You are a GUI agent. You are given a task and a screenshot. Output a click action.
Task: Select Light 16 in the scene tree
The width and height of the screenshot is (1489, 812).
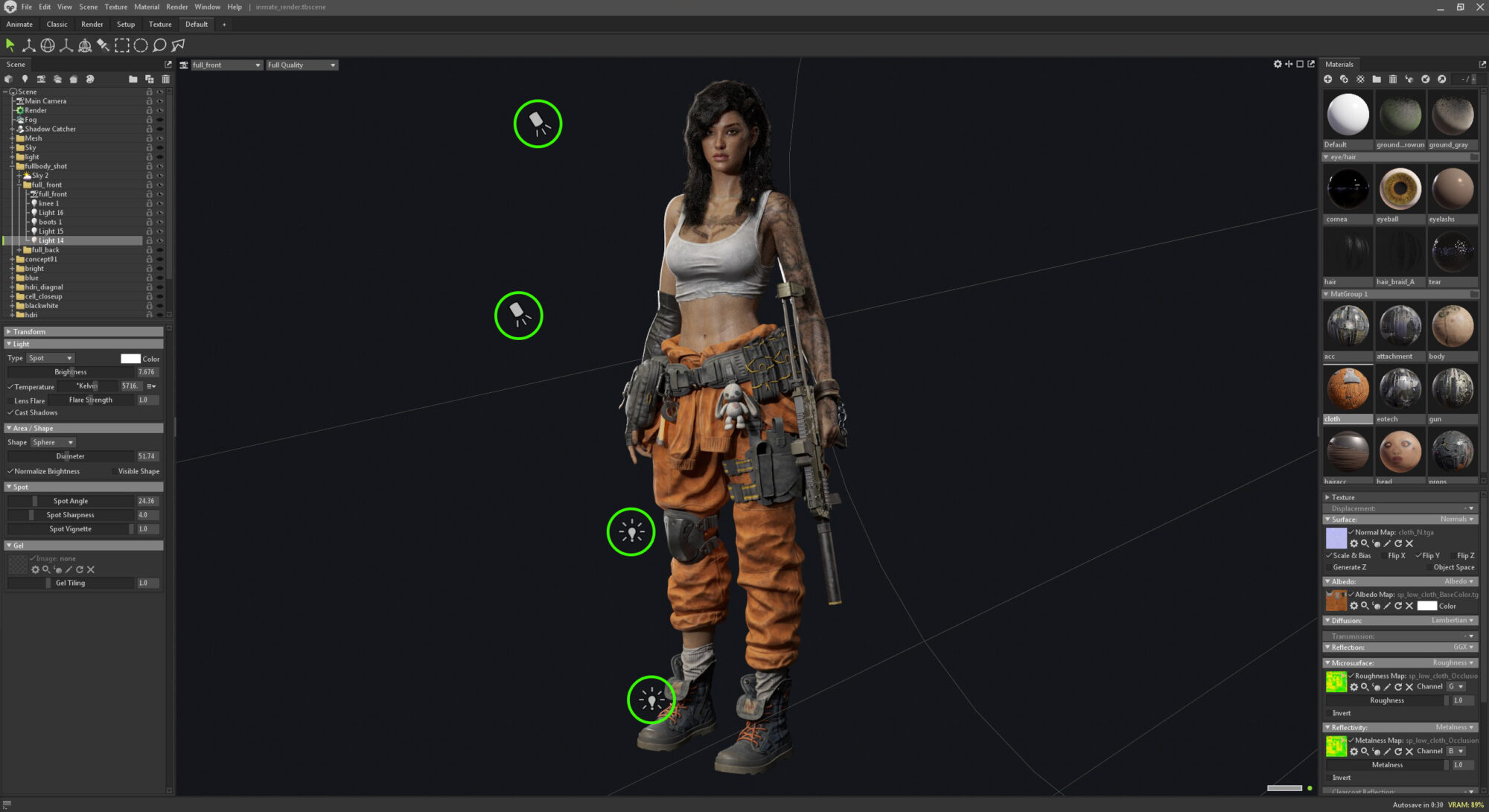pyautogui.click(x=51, y=213)
